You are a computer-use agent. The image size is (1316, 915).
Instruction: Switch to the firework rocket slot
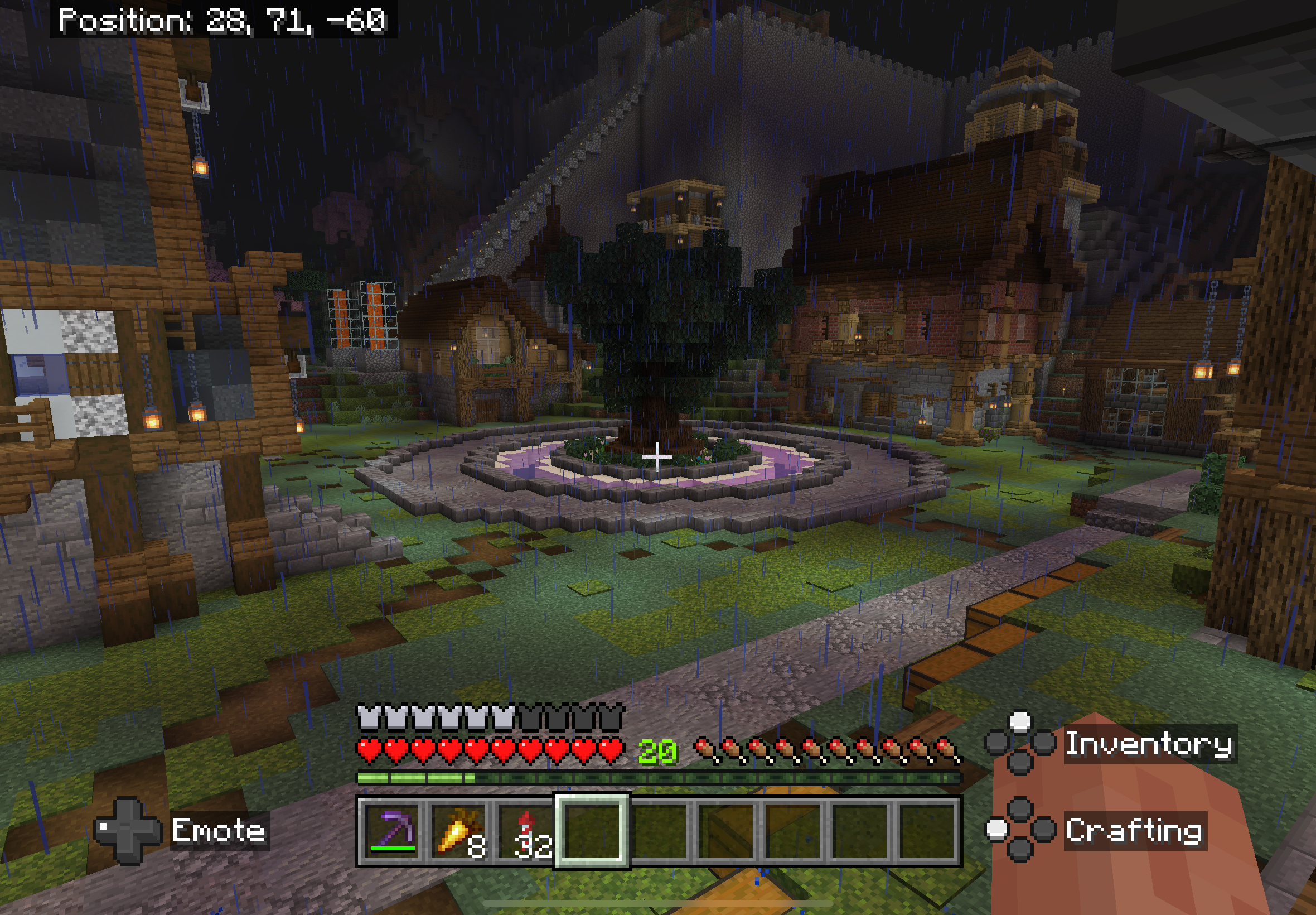(x=525, y=830)
